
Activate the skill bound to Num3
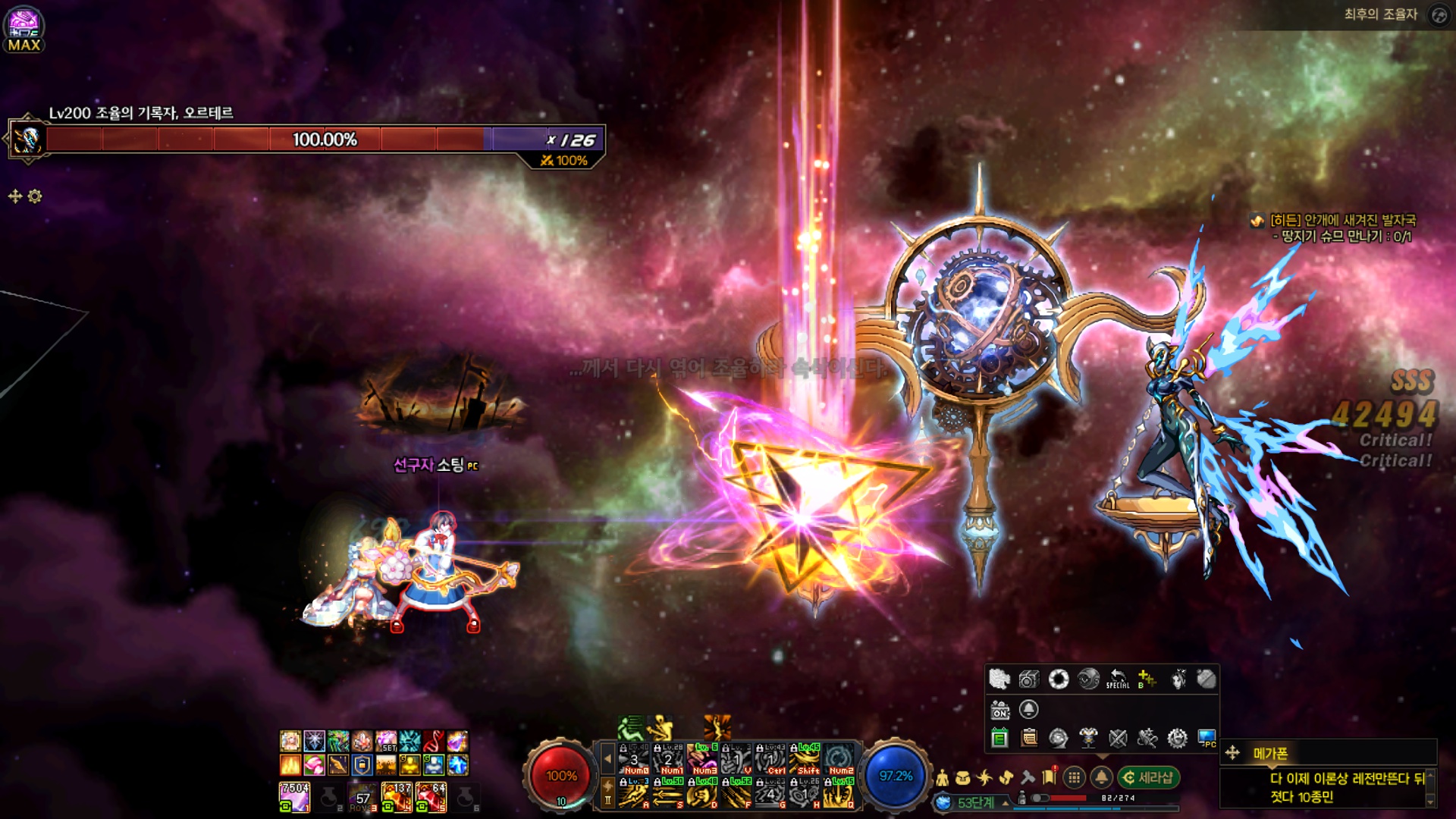[x=702, y=758]
